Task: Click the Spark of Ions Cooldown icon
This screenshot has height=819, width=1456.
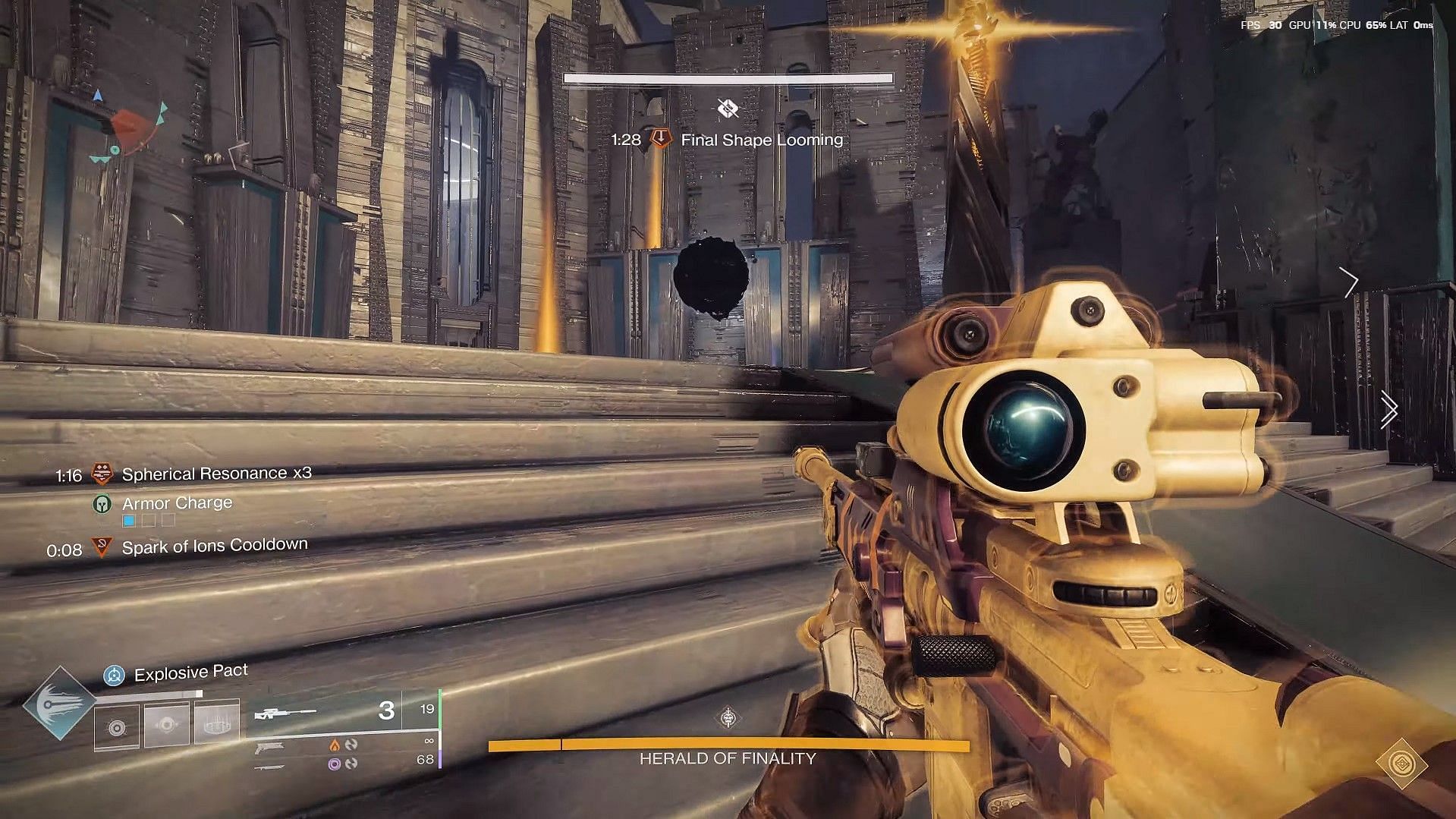Action: pos(102,547)
